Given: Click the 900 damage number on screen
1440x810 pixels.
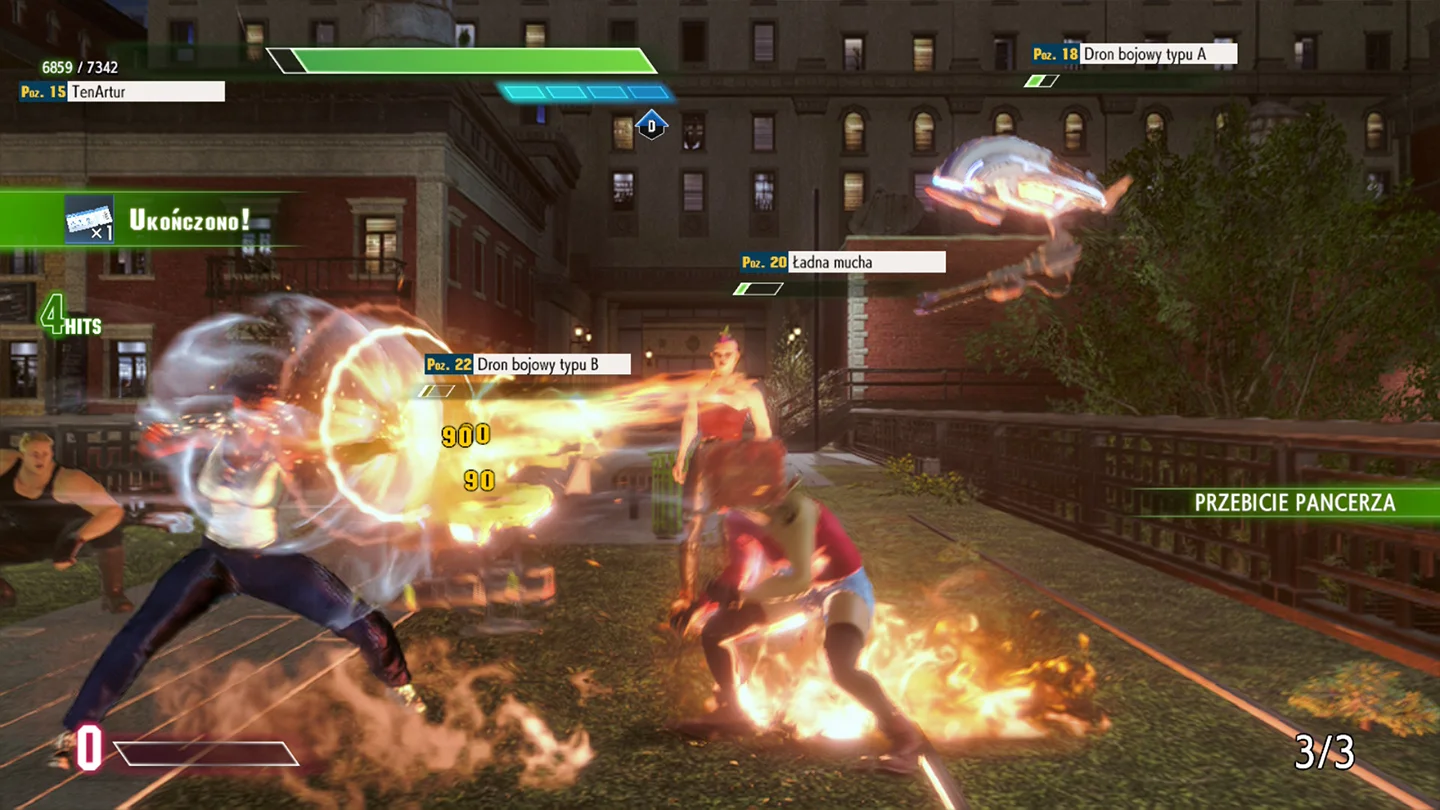Looking at the screenshot, I should click(464, 434).
